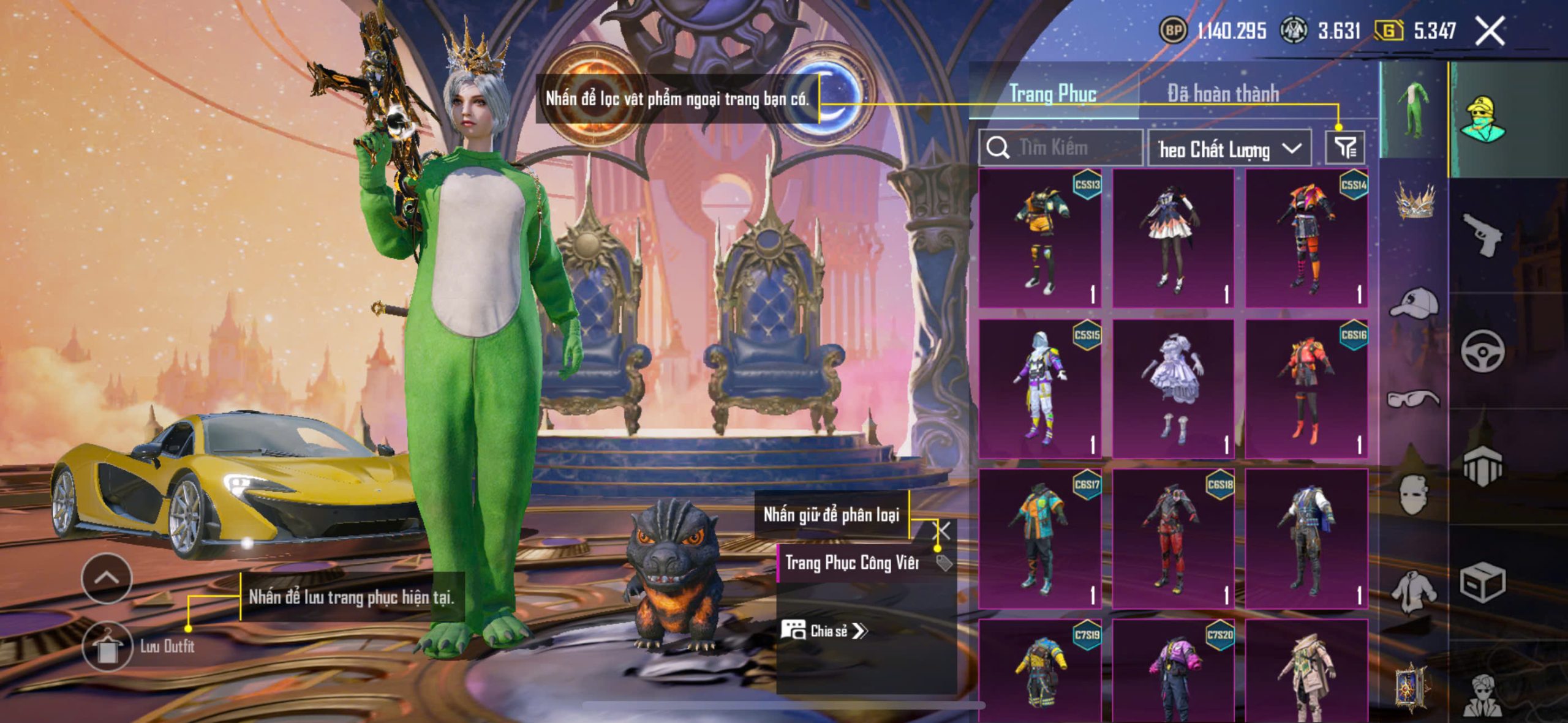Open the owned-items filter button
This screenshot has width=1568, height=723.
1345,148
